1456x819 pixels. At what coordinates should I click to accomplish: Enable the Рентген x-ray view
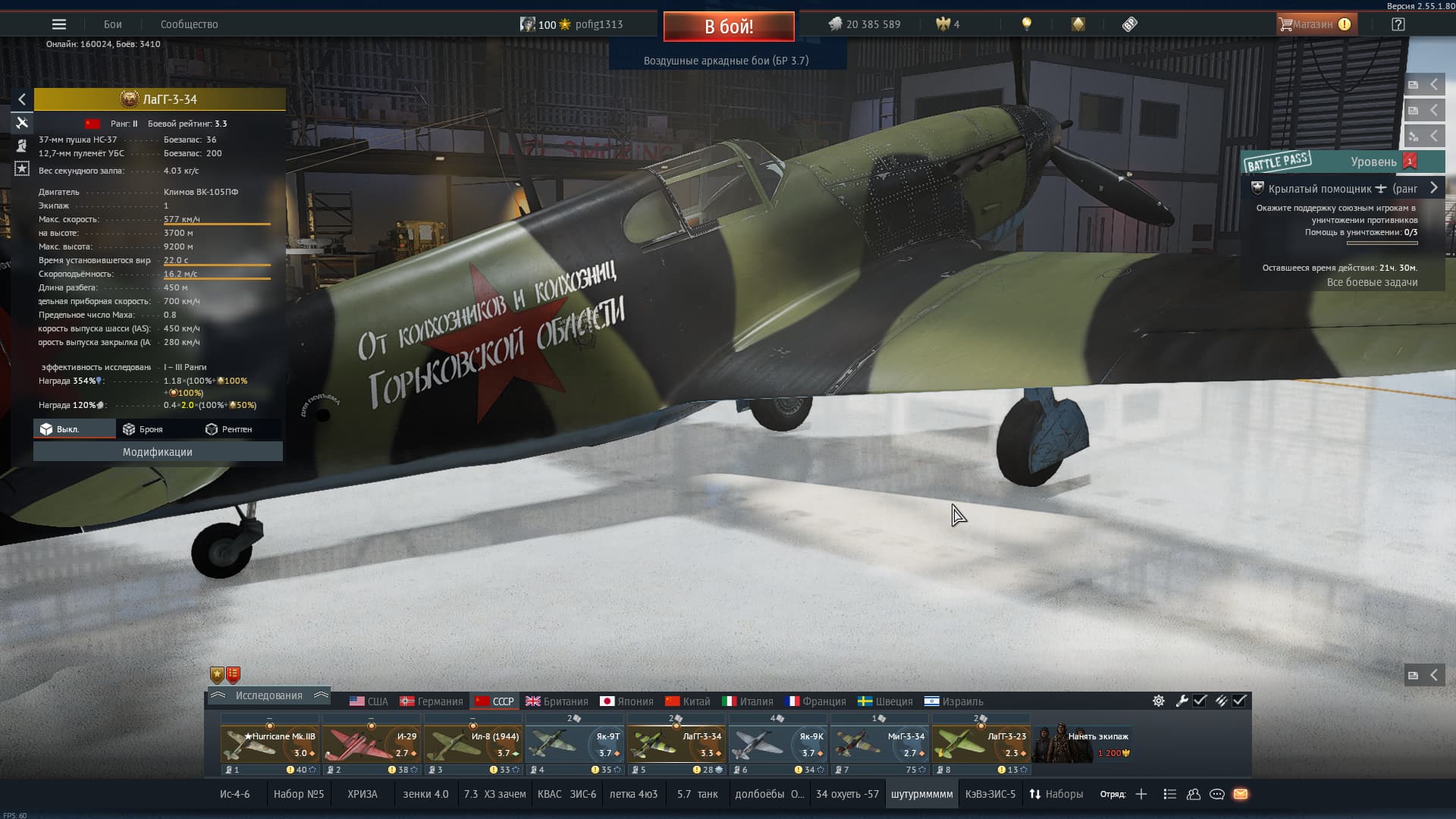point(229,429)
